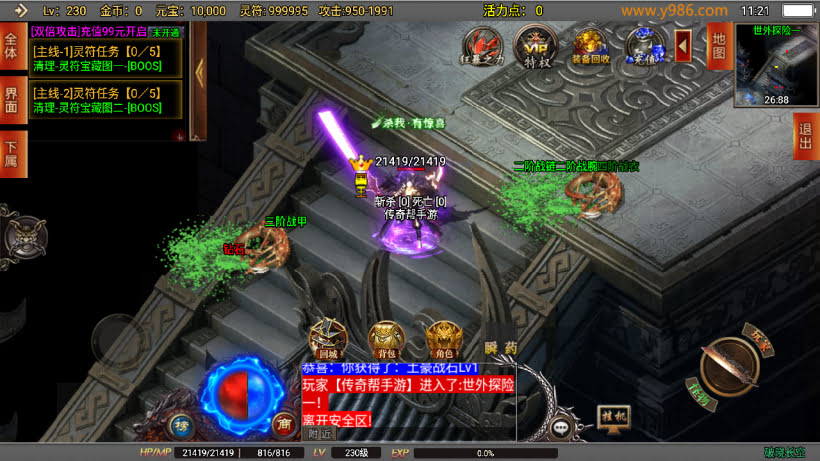Open the 背包 backpack
Screen dimensions: 820x461
coord(386,339)
